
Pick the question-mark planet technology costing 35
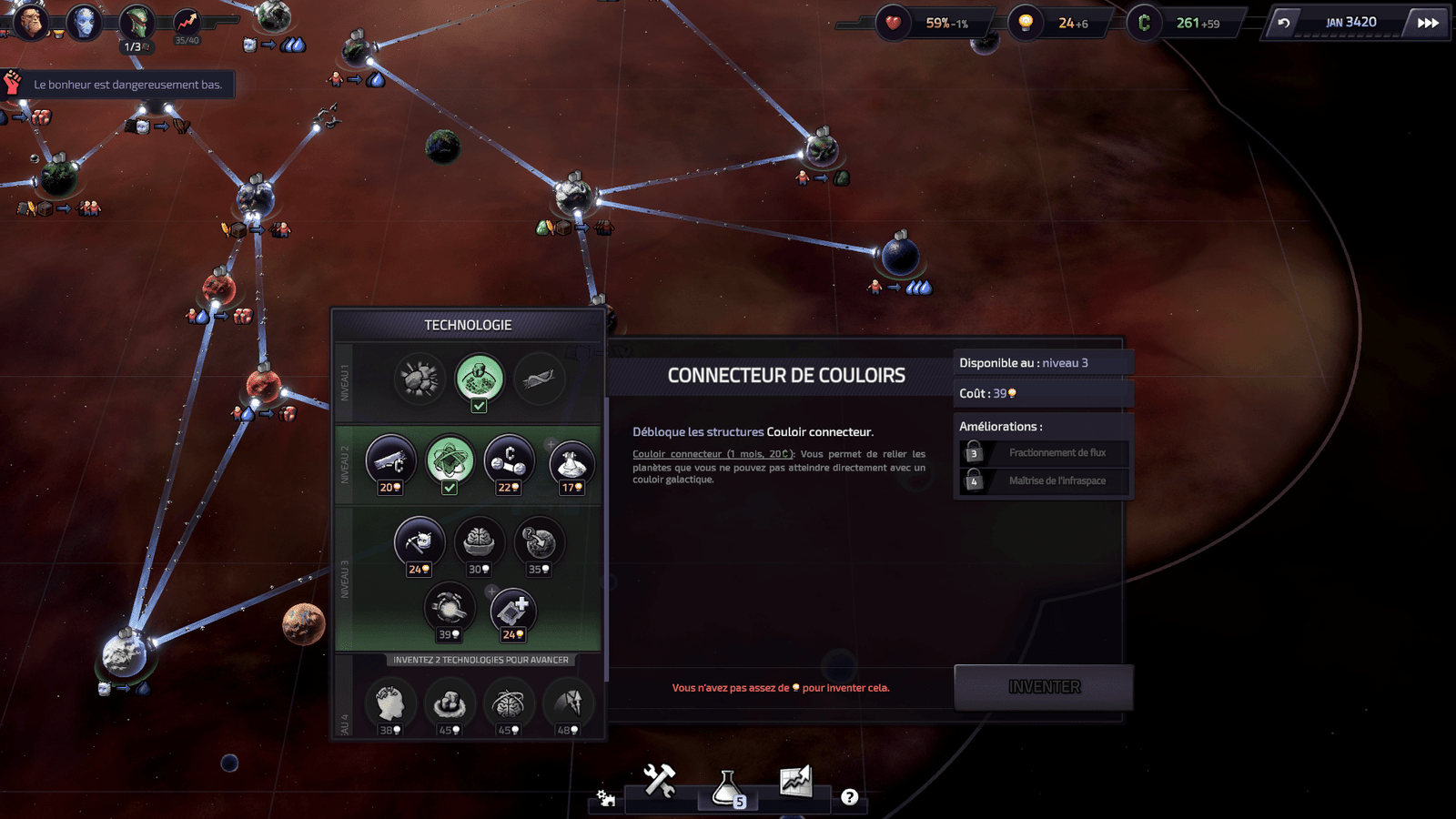click(539, 541)
